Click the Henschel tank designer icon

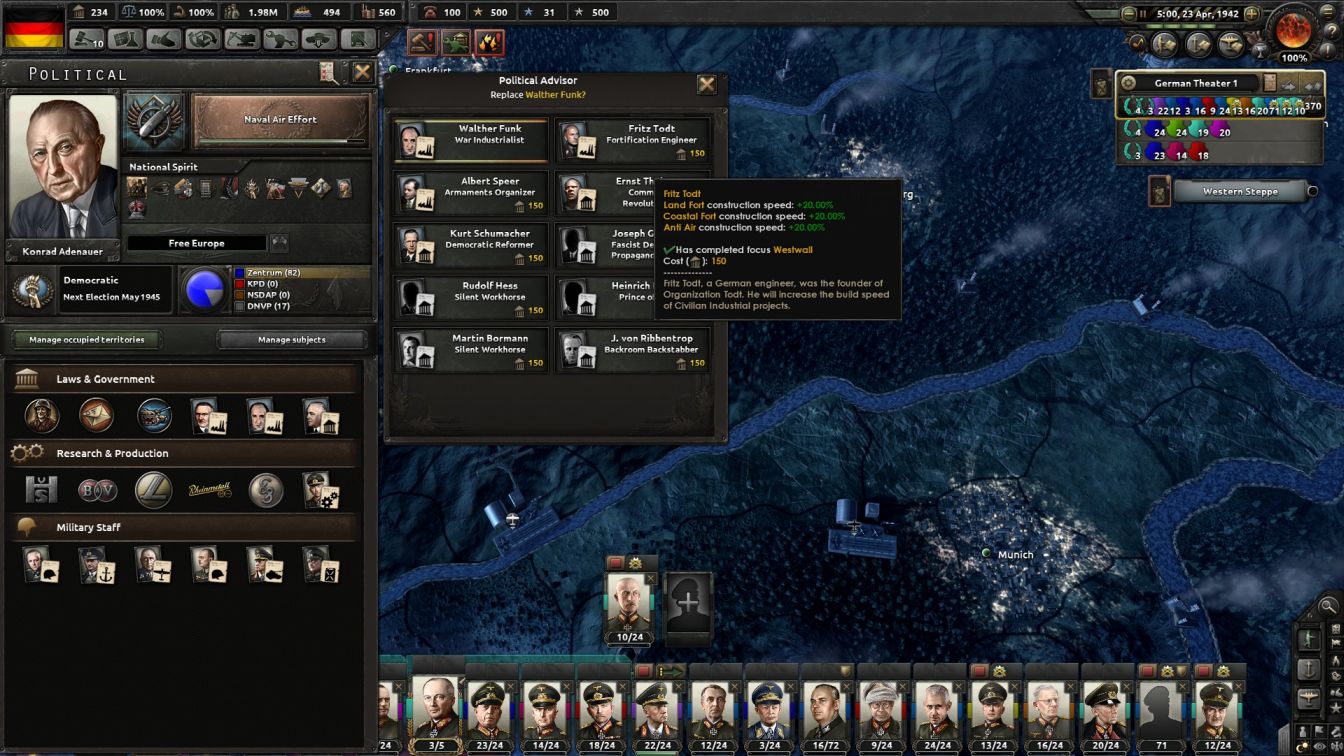[42, 490]
